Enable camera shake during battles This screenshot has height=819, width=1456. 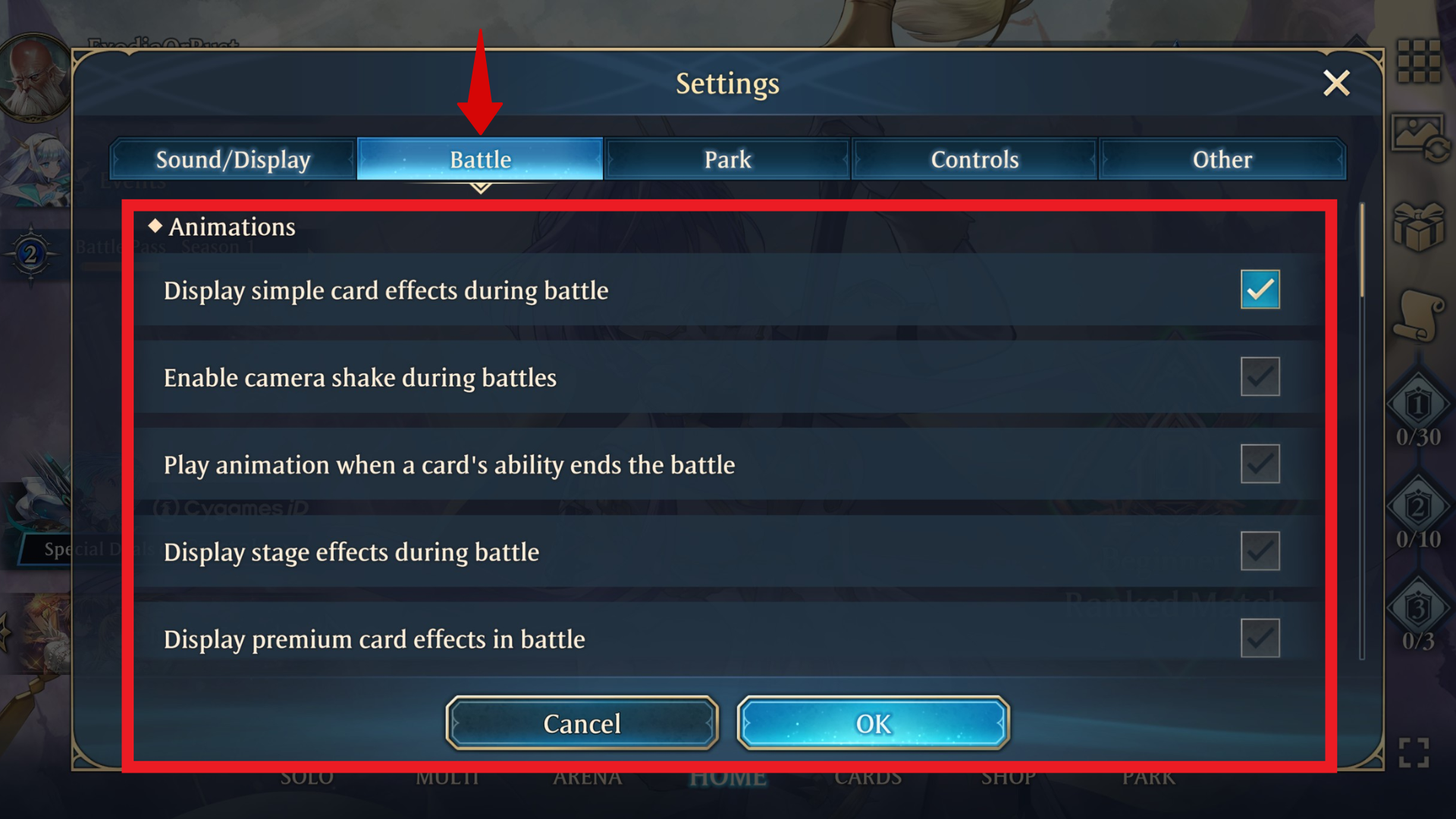coord(1260,376)
